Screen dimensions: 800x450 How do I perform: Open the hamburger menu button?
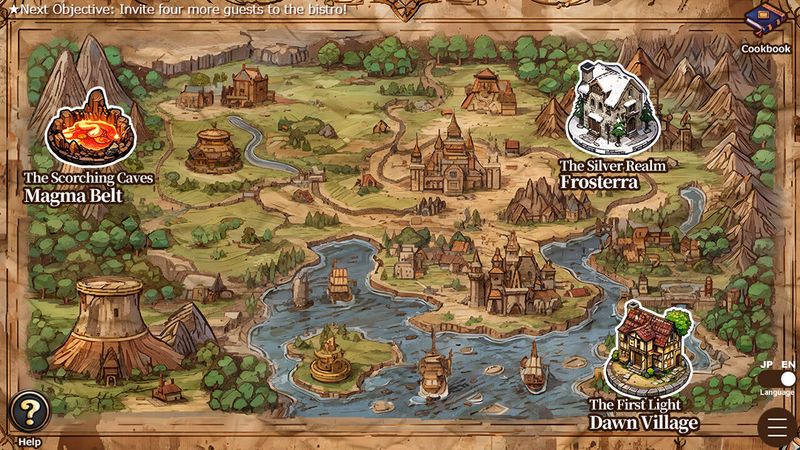(777, 427)
